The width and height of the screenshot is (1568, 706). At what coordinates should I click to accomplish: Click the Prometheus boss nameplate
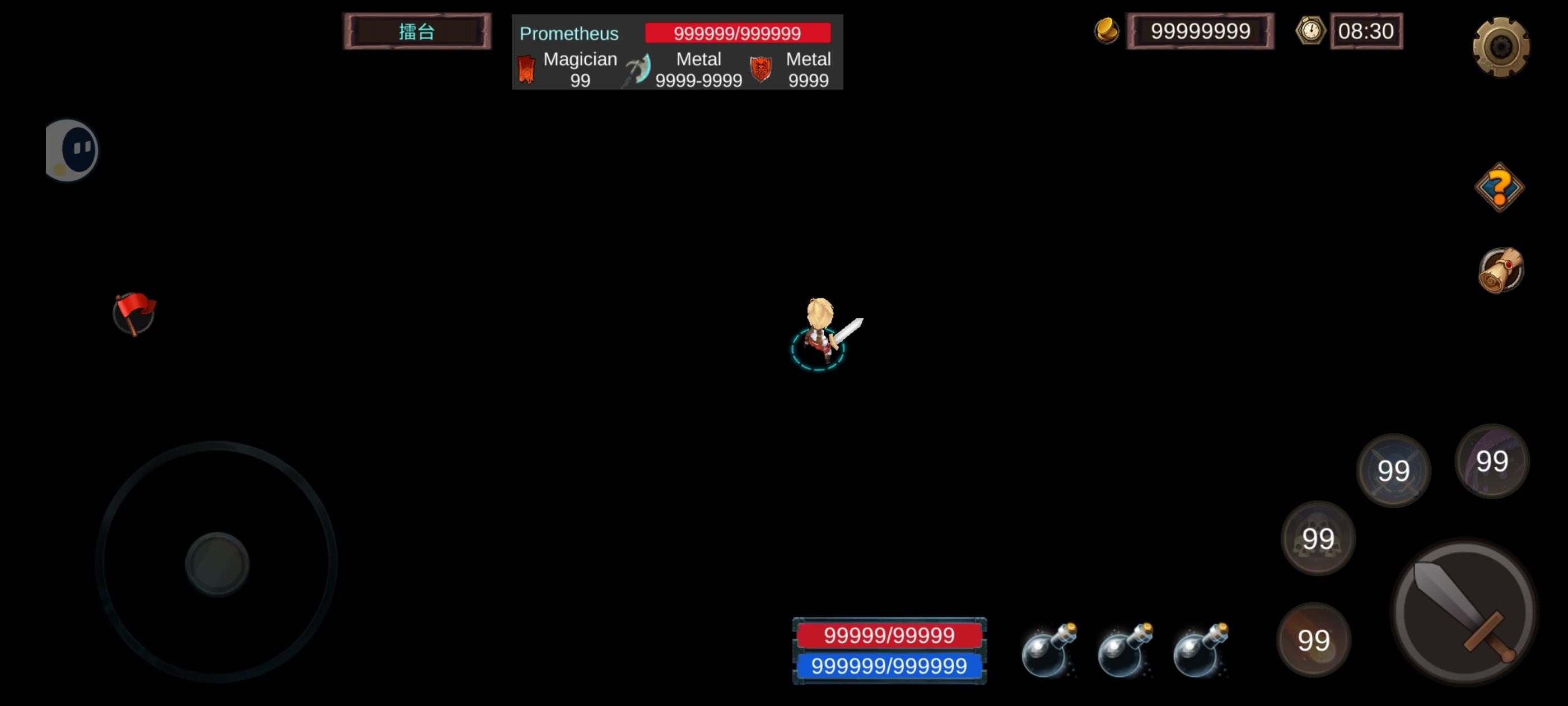pyautogui.click(x=567, y=34)
